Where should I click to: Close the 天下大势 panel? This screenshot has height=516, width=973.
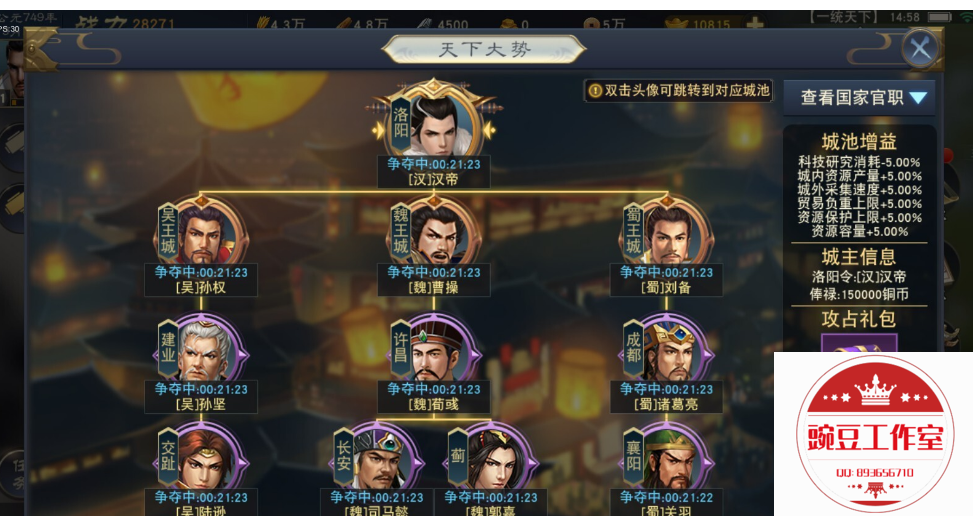point(919,48)
